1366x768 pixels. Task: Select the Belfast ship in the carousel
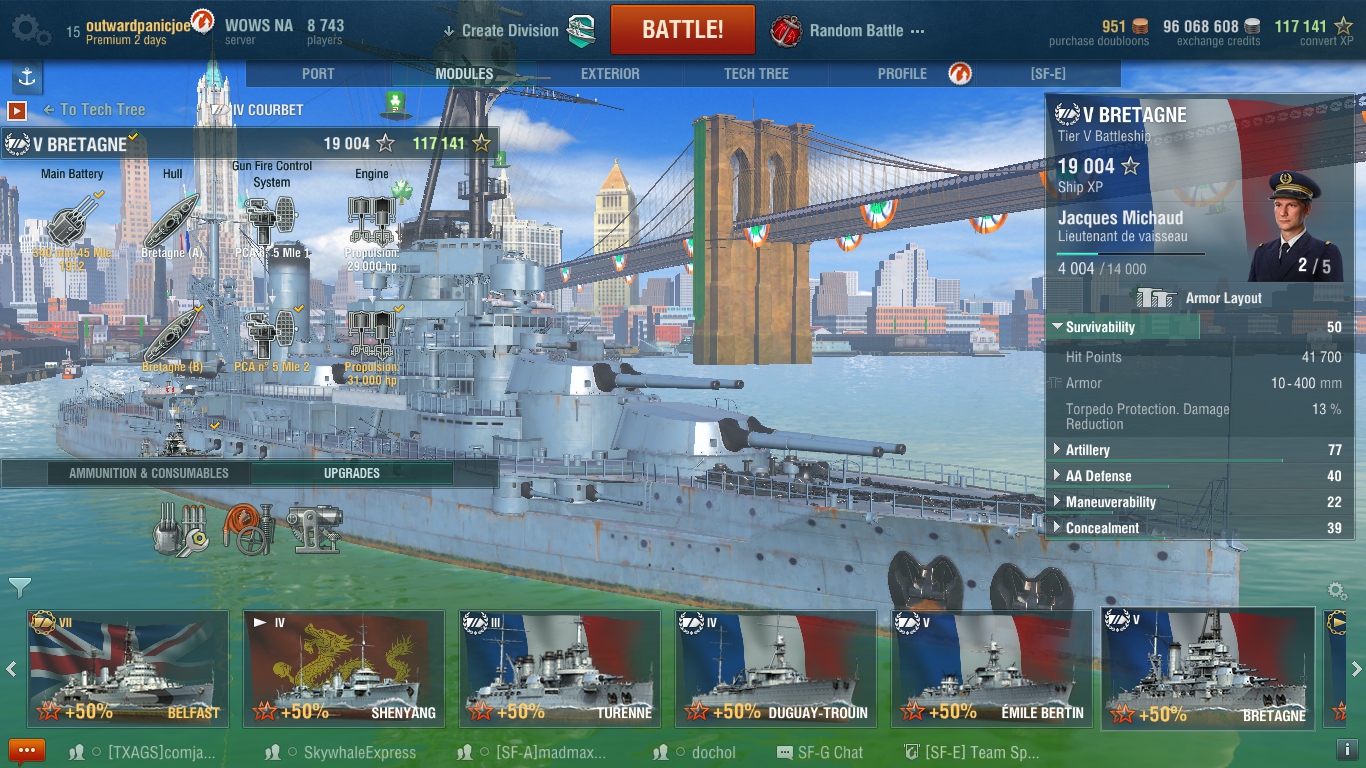coord(123,668)
